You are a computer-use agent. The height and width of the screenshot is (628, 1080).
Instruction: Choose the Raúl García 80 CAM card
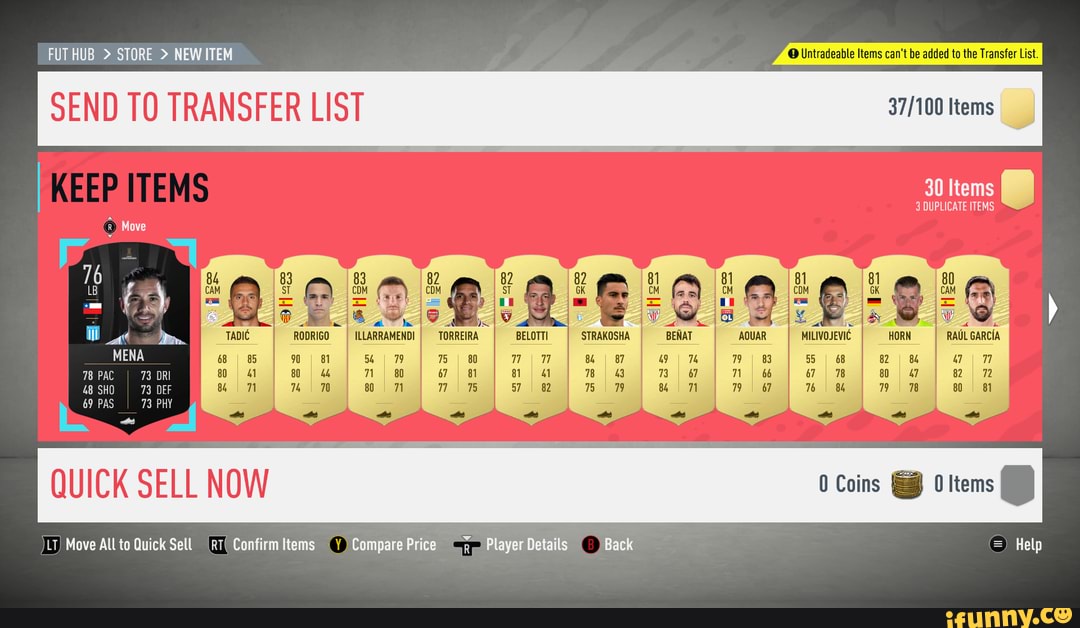(973, 340)
